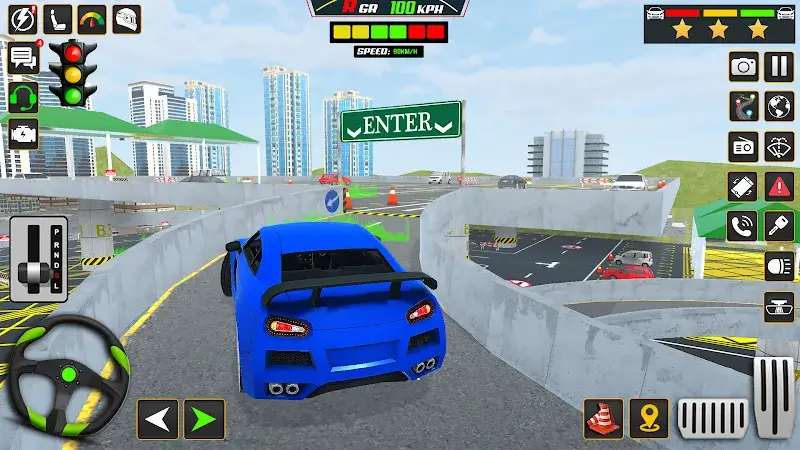The width and height of the screenshot is (800, 450).
Task: Activate the white left turn arrow
Action: tap(157, 418)
